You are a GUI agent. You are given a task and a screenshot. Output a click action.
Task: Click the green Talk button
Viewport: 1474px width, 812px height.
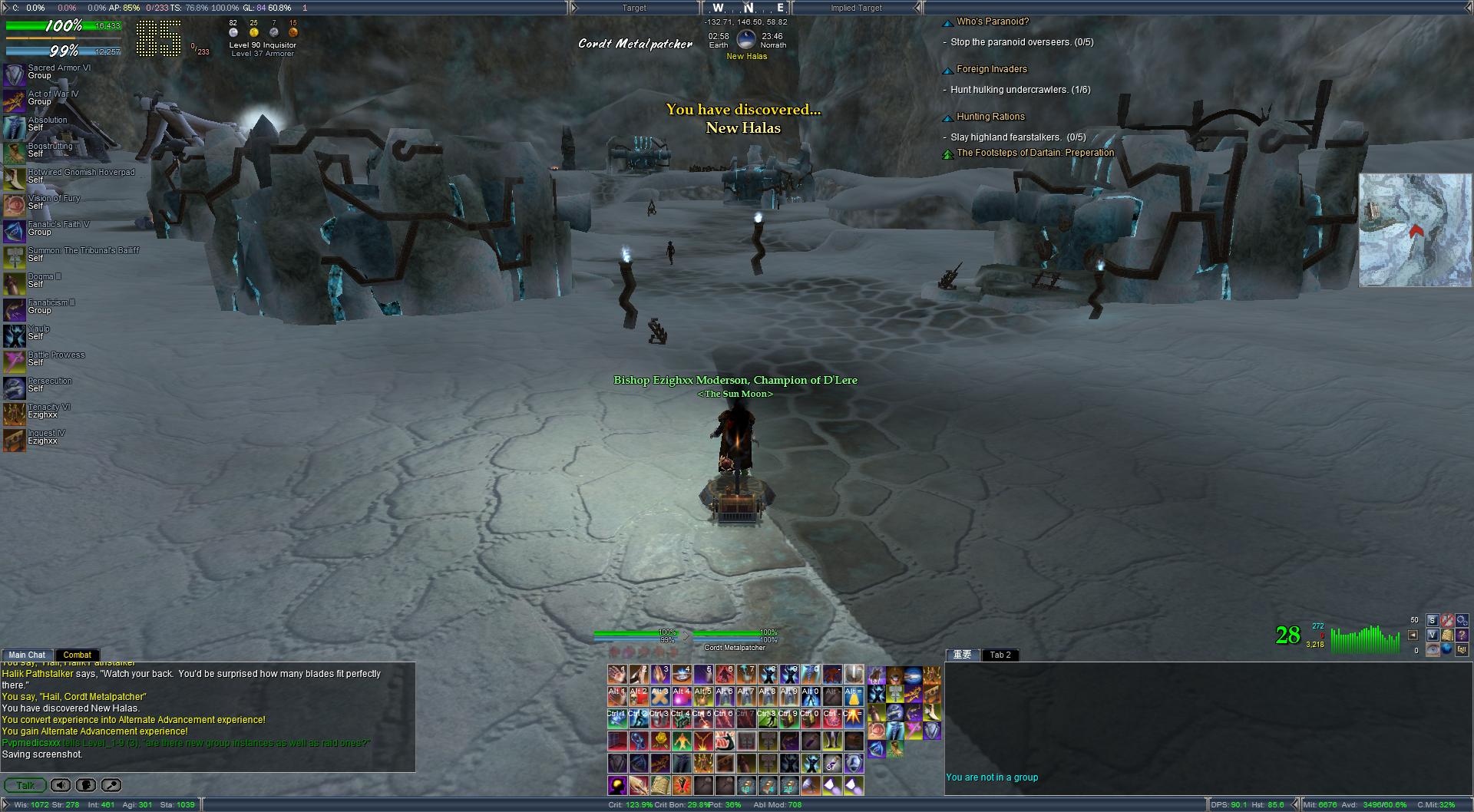[x=25, y=785]
